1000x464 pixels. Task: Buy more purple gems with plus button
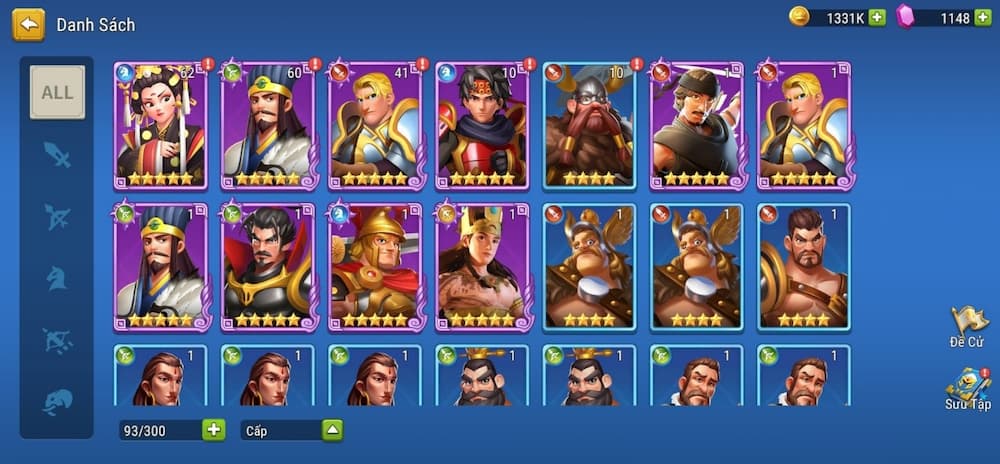click(x=983, y=17)
